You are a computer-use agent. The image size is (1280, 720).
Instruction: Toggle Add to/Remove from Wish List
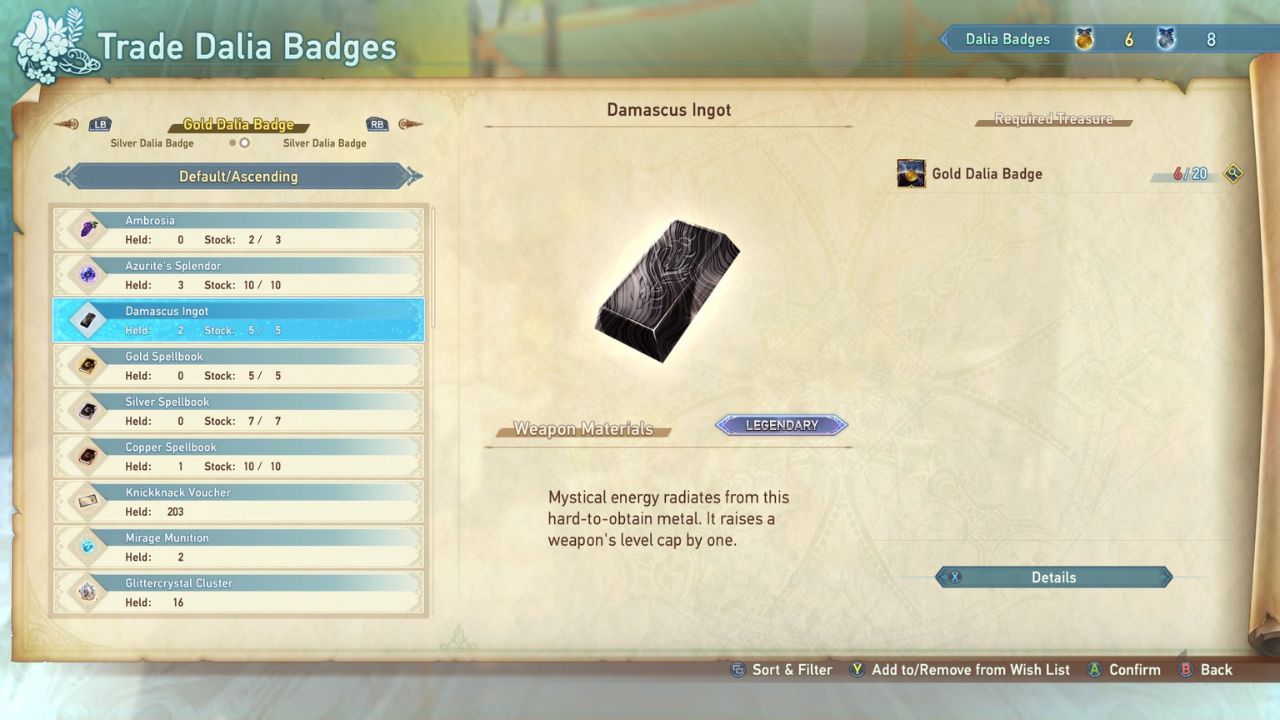click(959, 670)
